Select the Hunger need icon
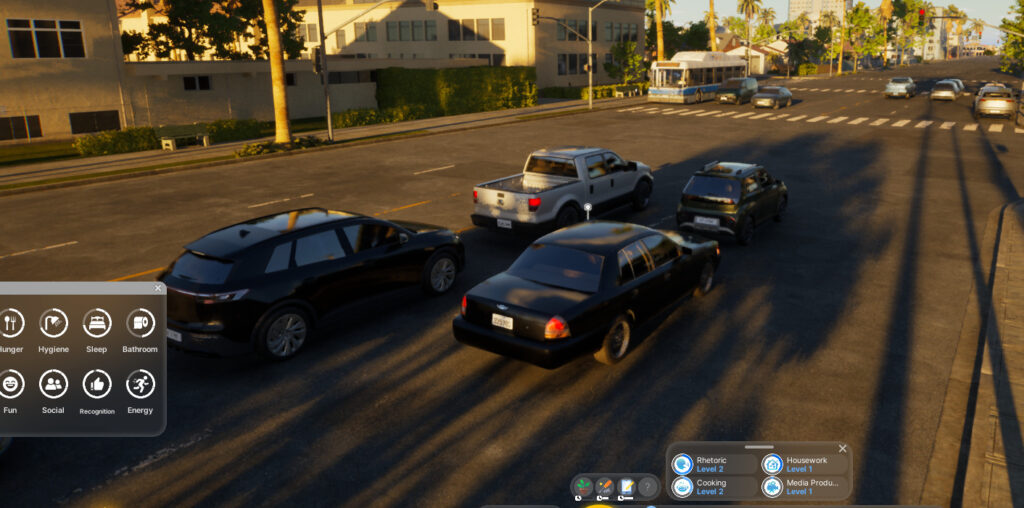This screenshot has width=1024, height=508. [11, 323]
